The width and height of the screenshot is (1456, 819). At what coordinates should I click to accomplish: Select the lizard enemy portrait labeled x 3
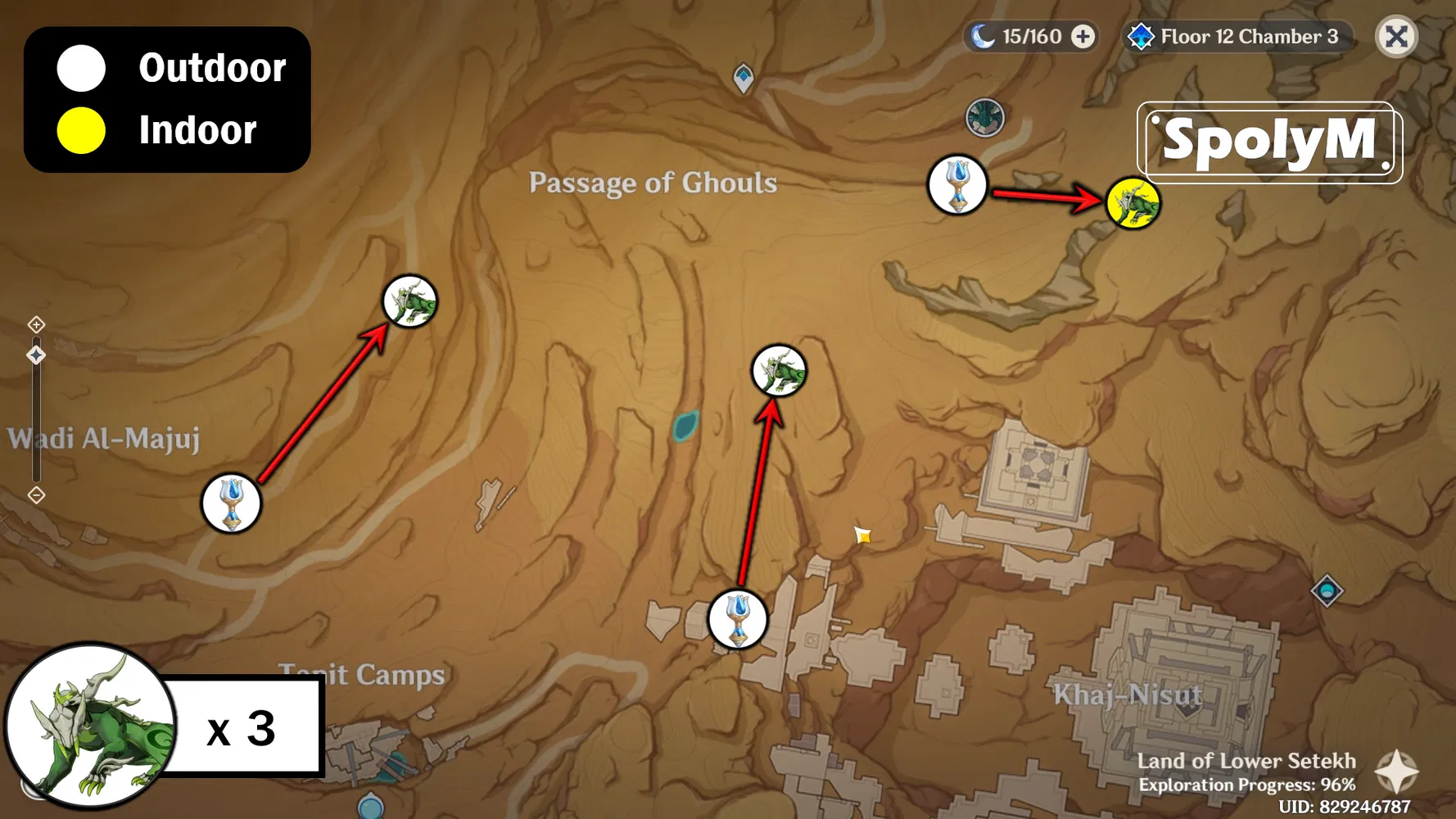click(x=90, y=726)
